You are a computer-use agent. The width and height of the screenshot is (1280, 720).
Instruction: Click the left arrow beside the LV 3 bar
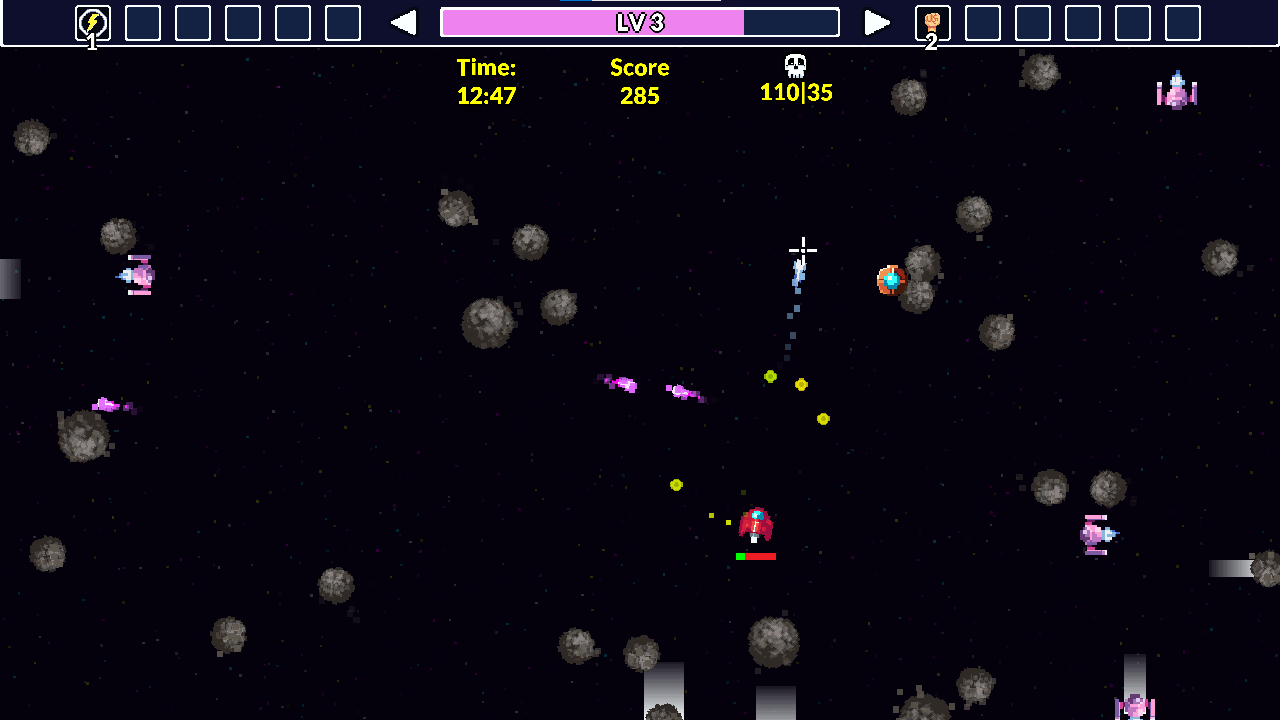point(404,22)
